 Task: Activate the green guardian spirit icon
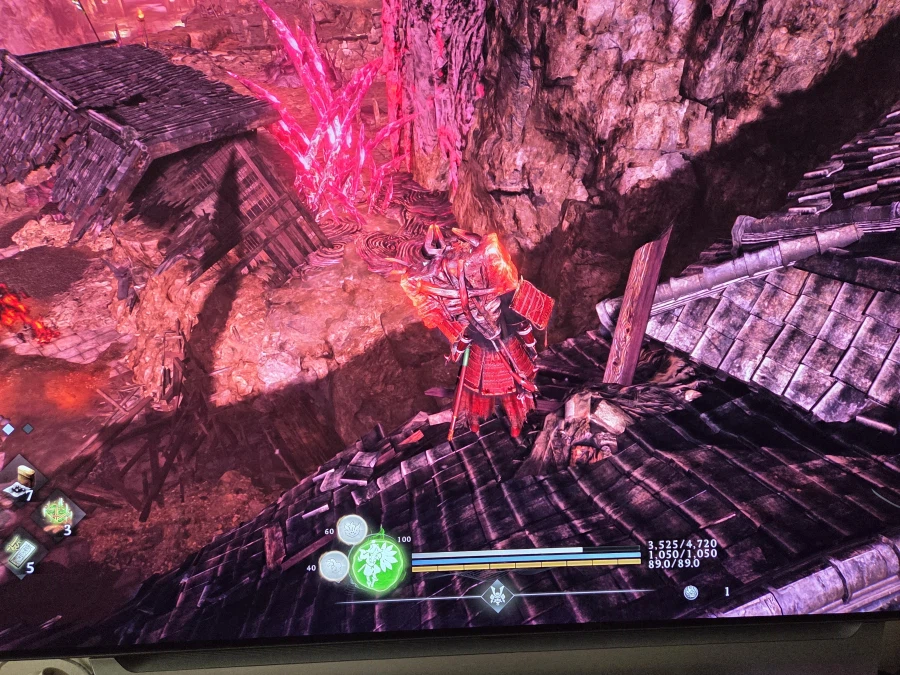(x=379, y=561)
